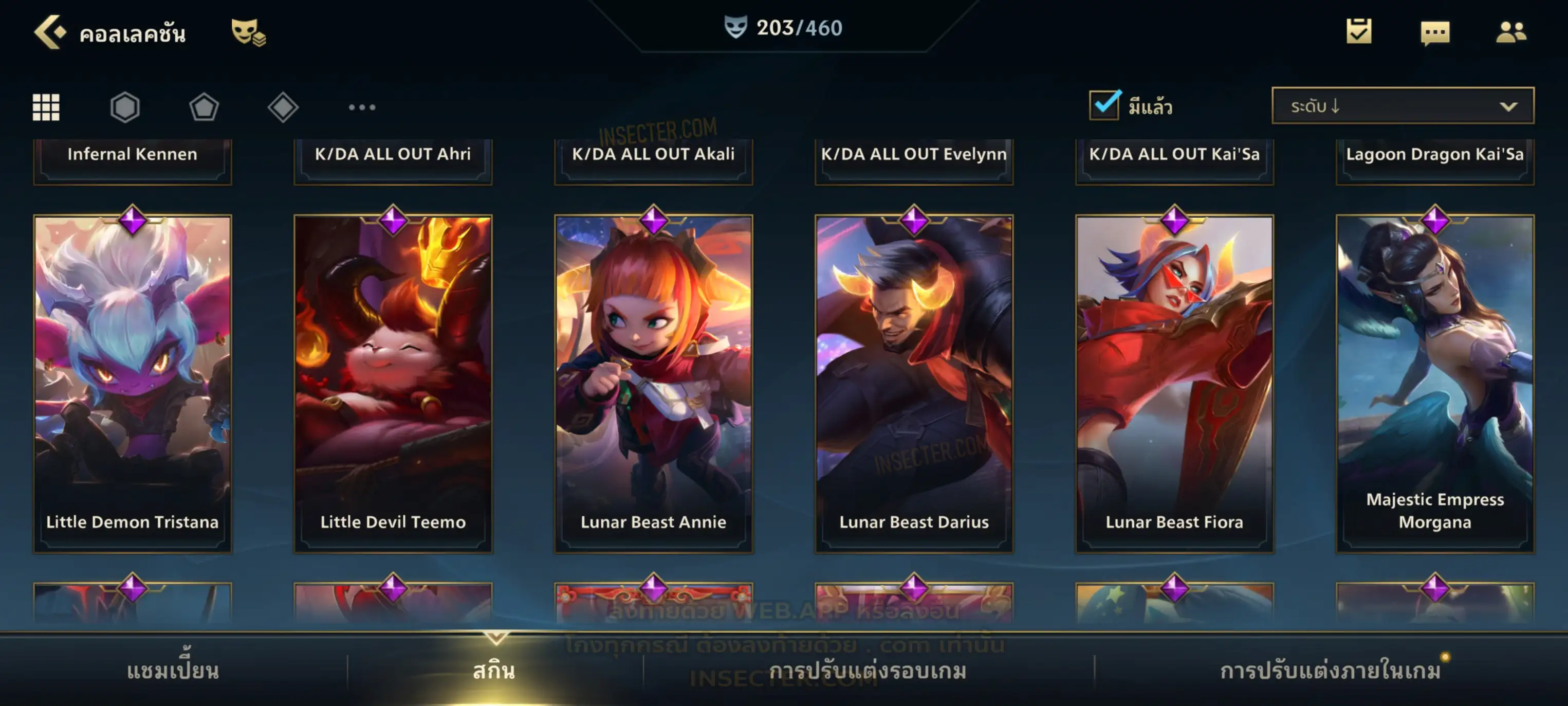Image resolution: width=1568 pixels, height=706 pixels.
Task: Pick the Lunar Beast Fiora skin card
Action: (1175, 384)
